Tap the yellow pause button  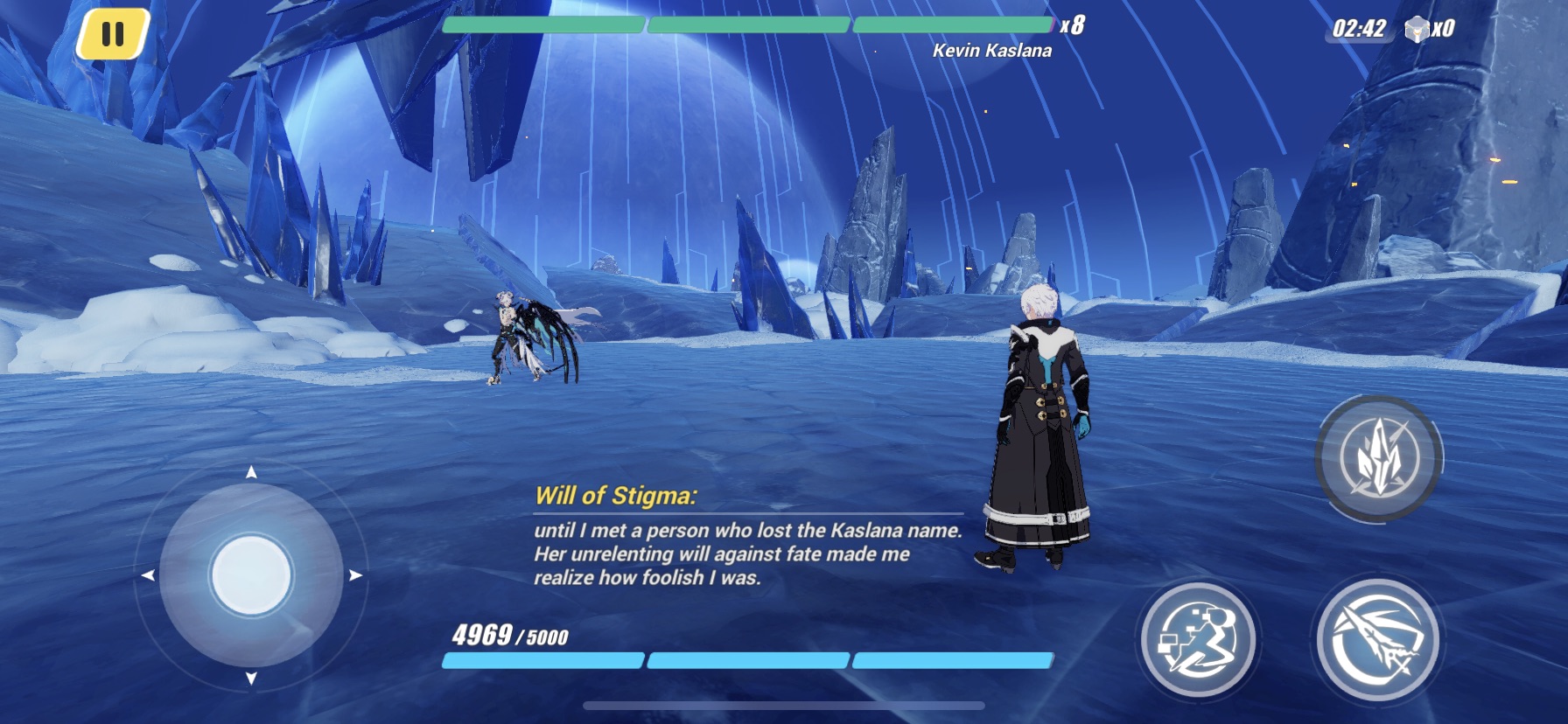[112, 33]
